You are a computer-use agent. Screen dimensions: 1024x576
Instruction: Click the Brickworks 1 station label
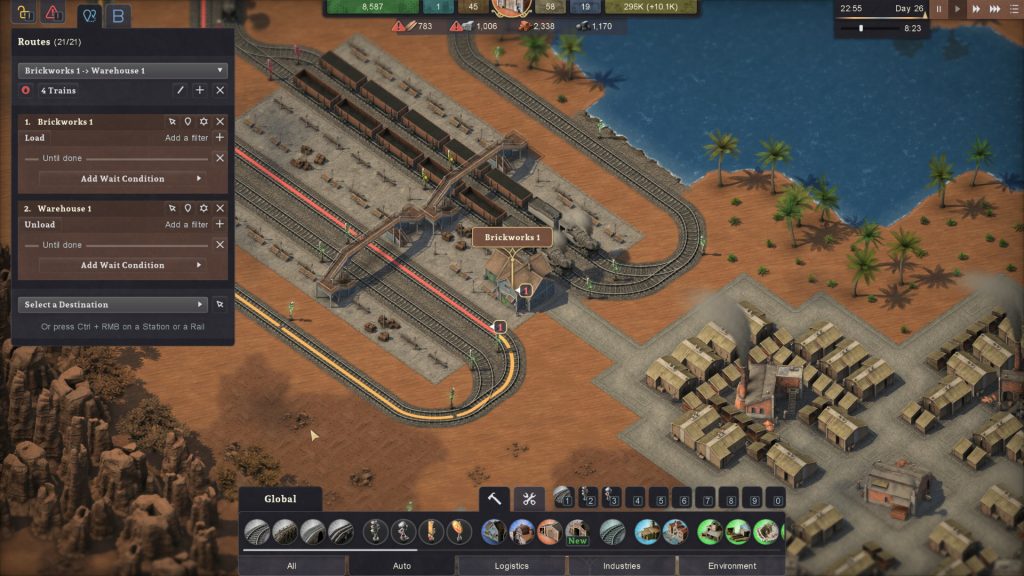pos(512,237)
